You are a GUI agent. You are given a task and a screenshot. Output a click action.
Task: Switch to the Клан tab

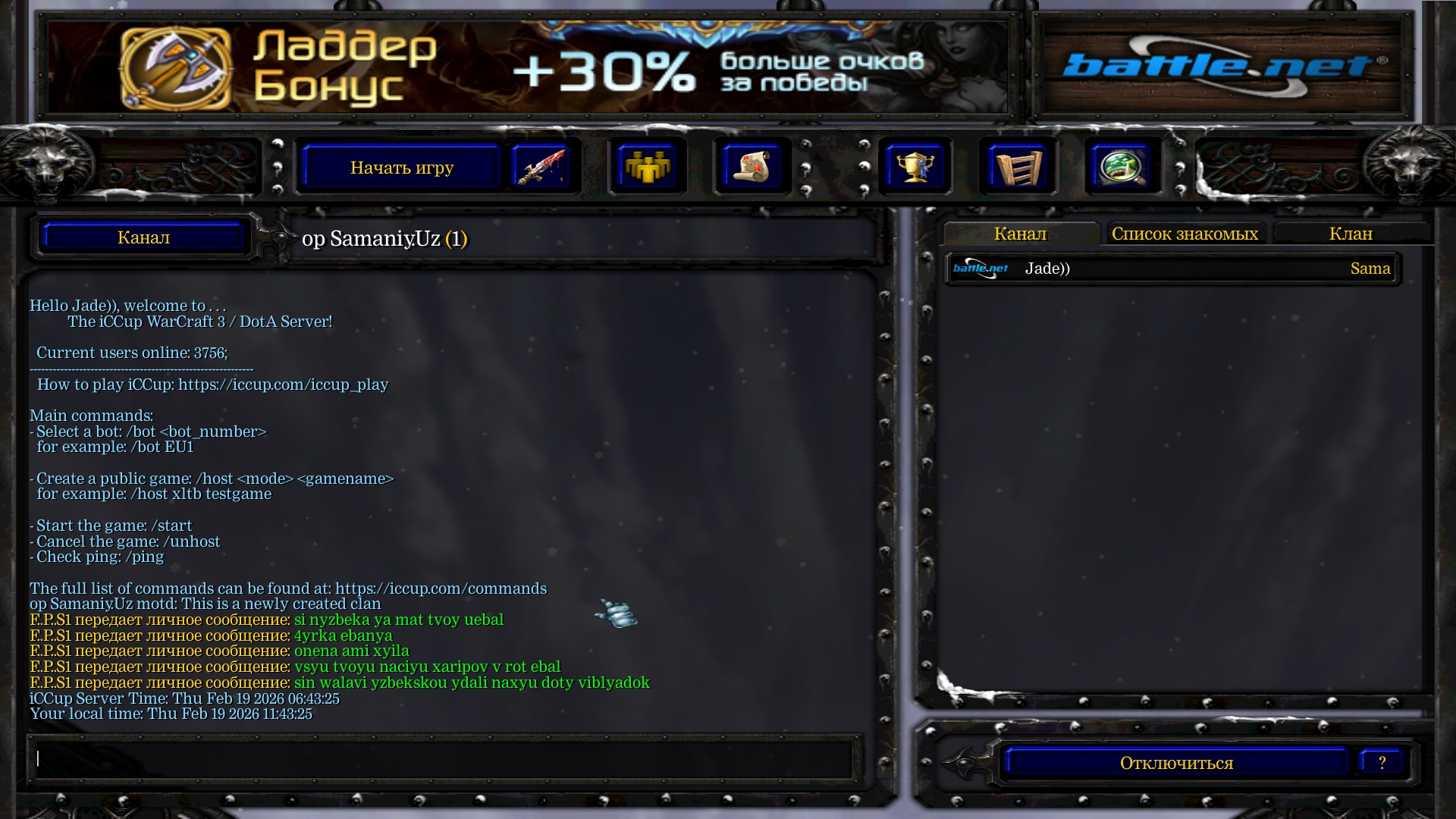pyautogui.click(x=1351, y=234)
